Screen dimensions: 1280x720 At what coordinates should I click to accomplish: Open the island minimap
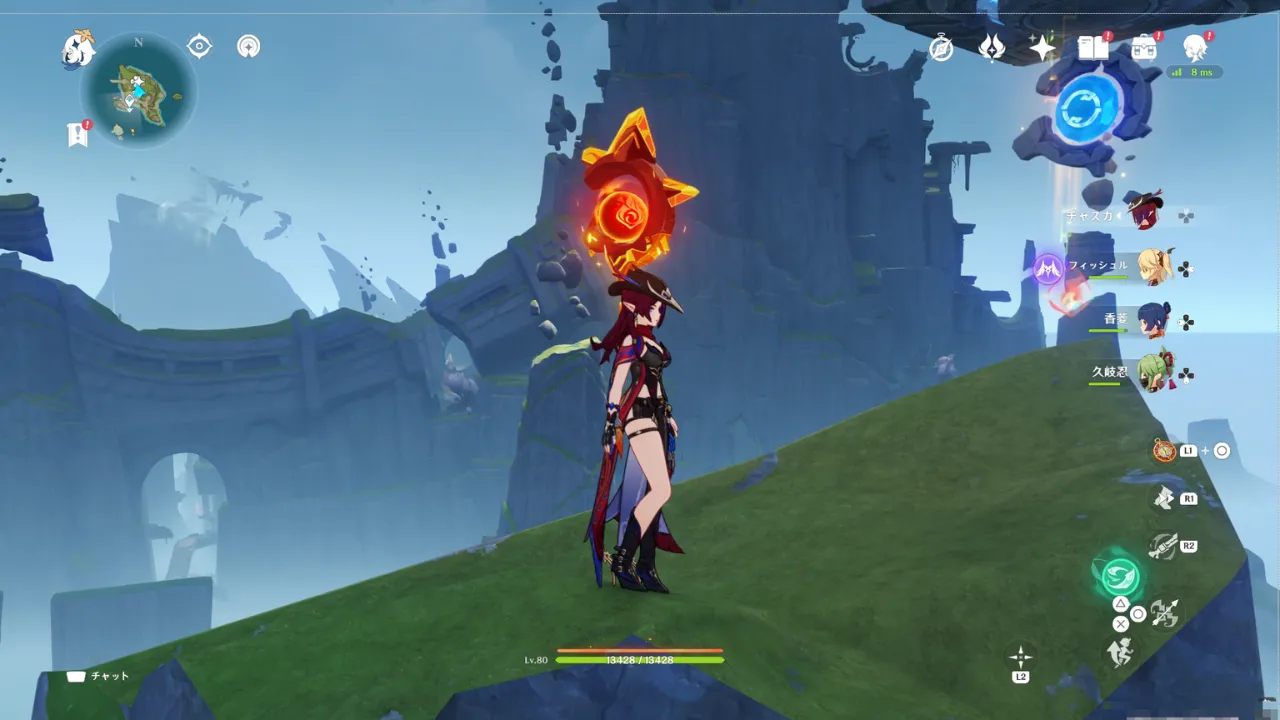138,90
